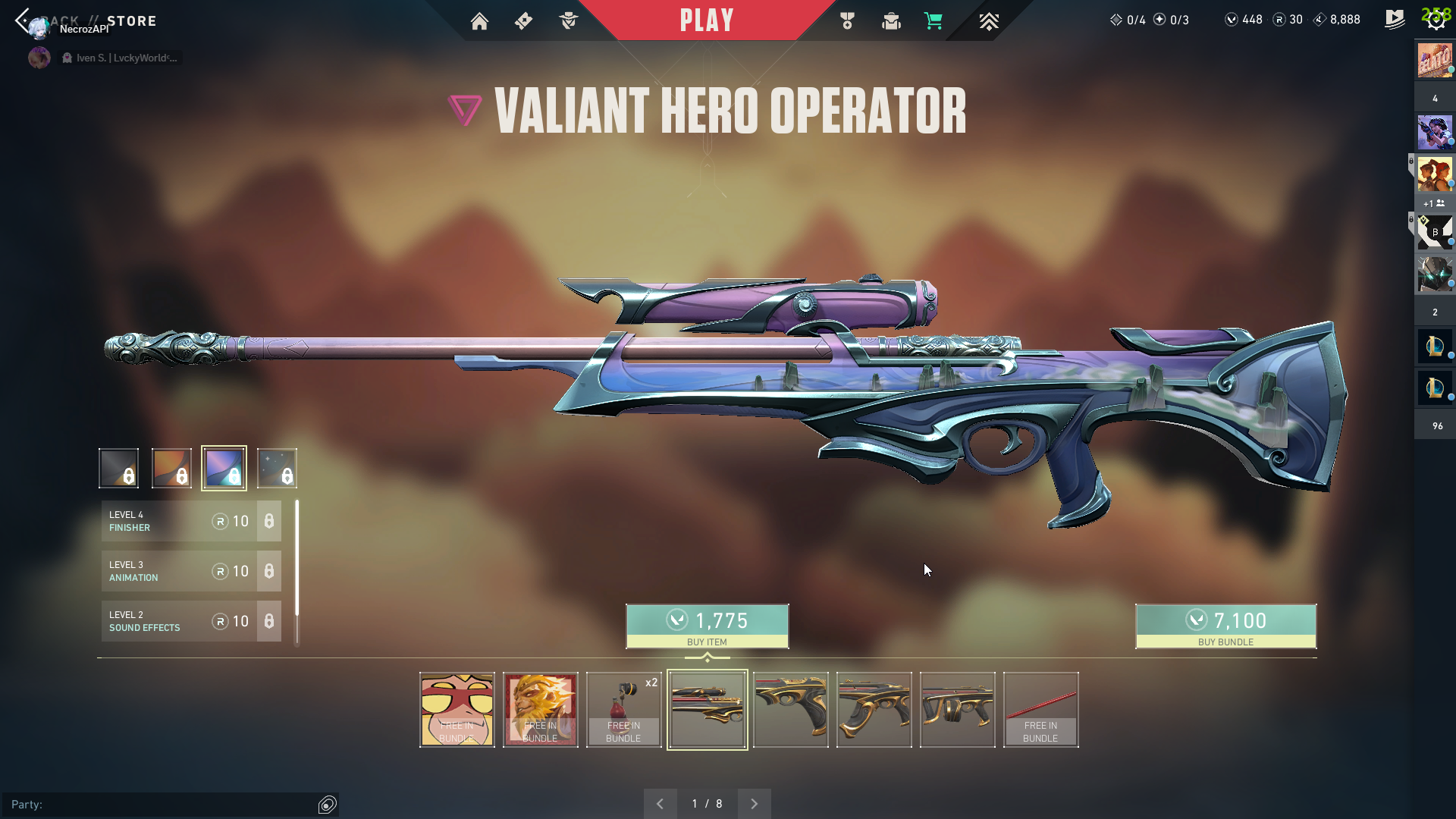Screen dimensions: 1456x819
Task: Show the x2 gun buddy thumbnail
Action: 624,710
